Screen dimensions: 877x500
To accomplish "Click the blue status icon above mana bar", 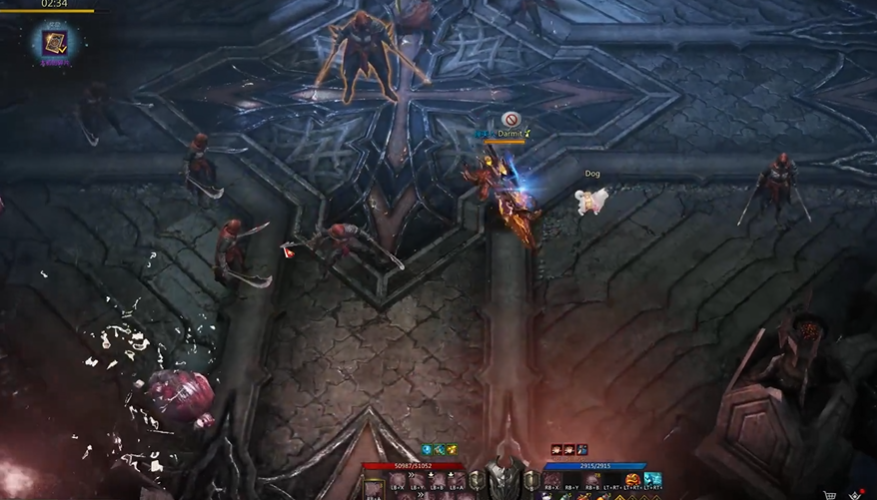I will (582, 450).
